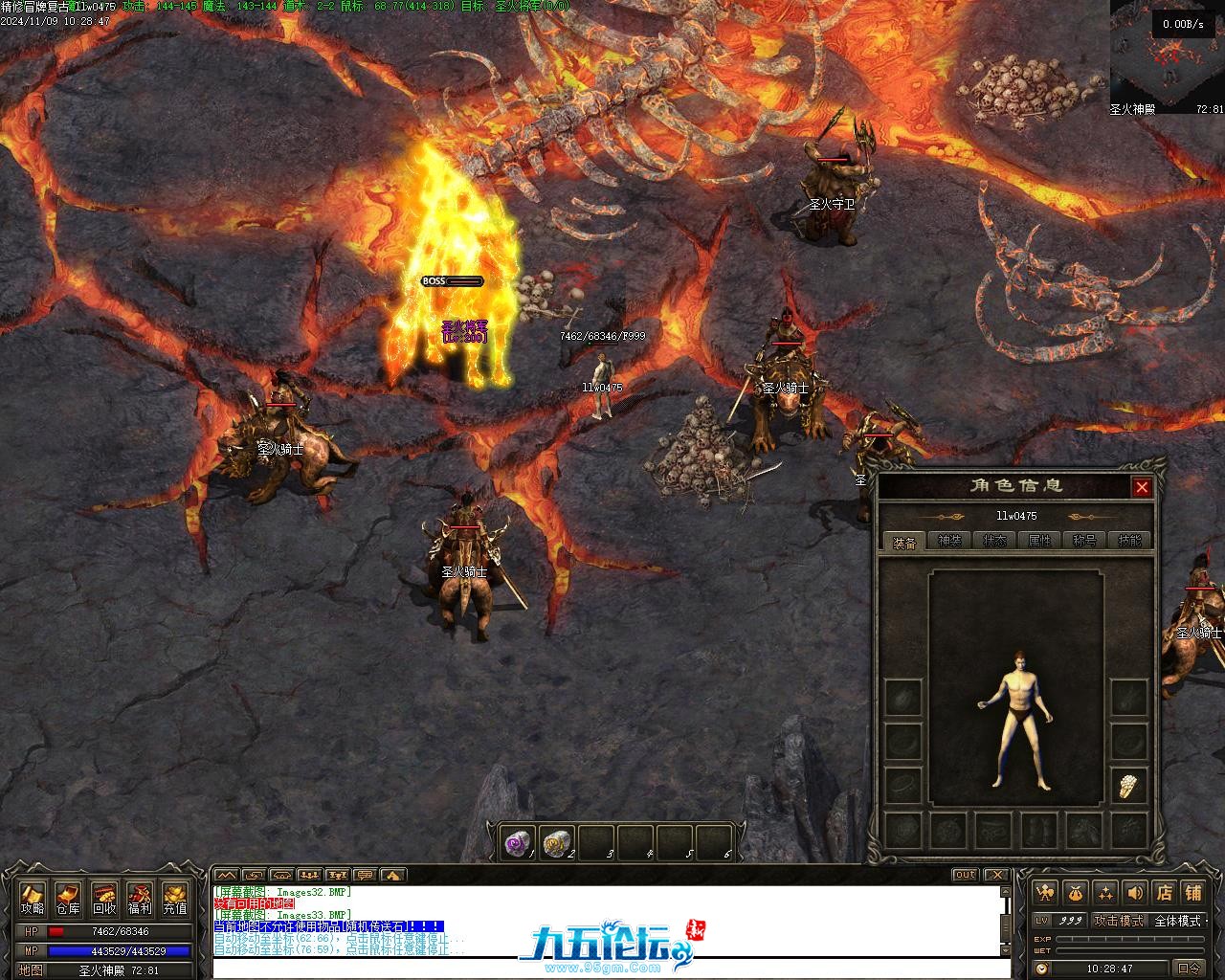1225x980 pixels.
Task: Select the 称号 title tab
Action: click(1084, 541)
